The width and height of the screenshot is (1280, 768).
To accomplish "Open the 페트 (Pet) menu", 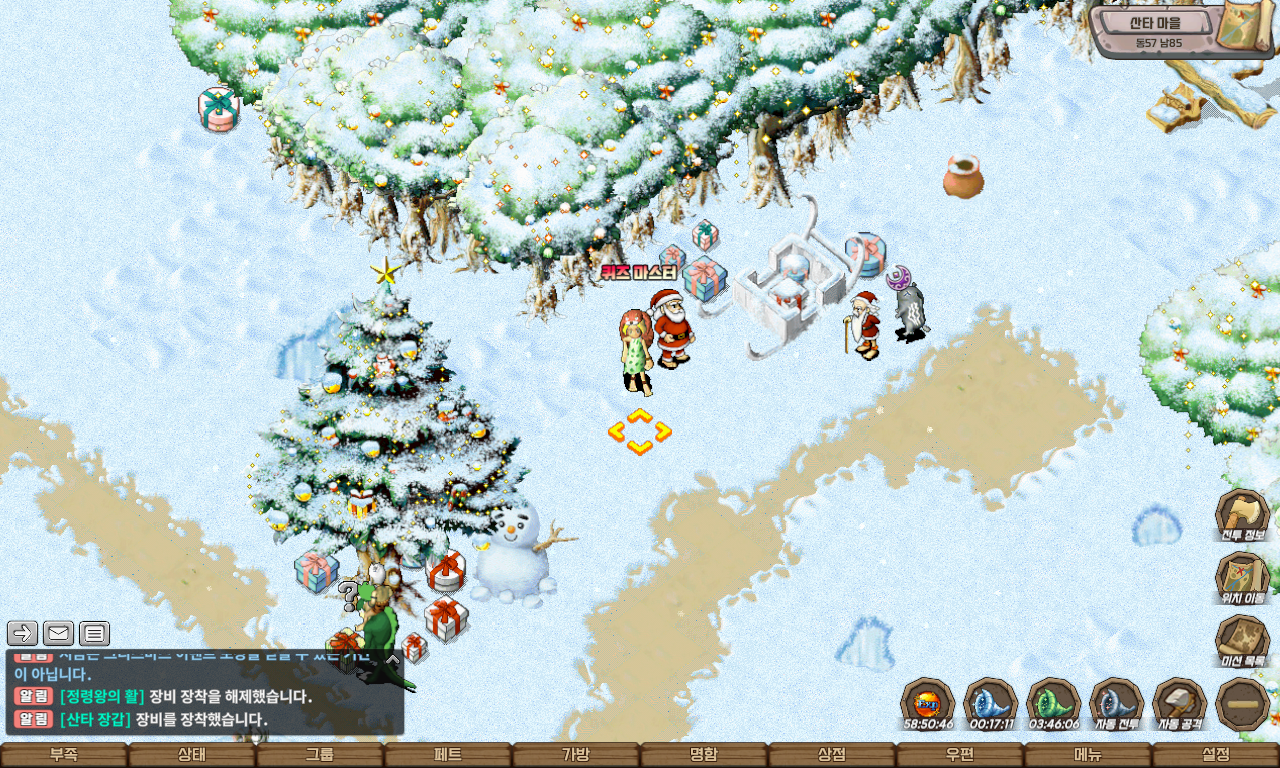I will pos(448,755).
